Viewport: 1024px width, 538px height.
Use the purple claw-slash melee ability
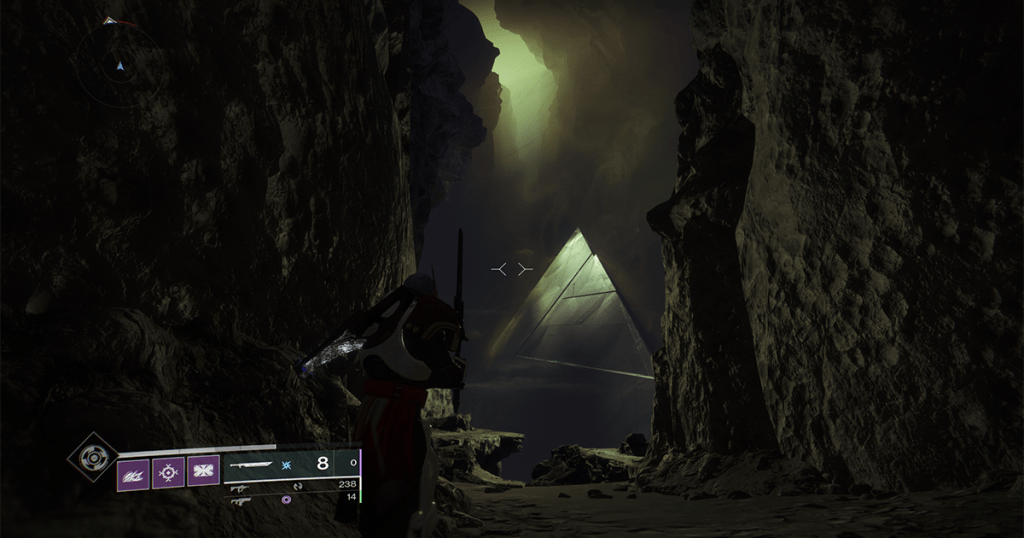[133, 470]
